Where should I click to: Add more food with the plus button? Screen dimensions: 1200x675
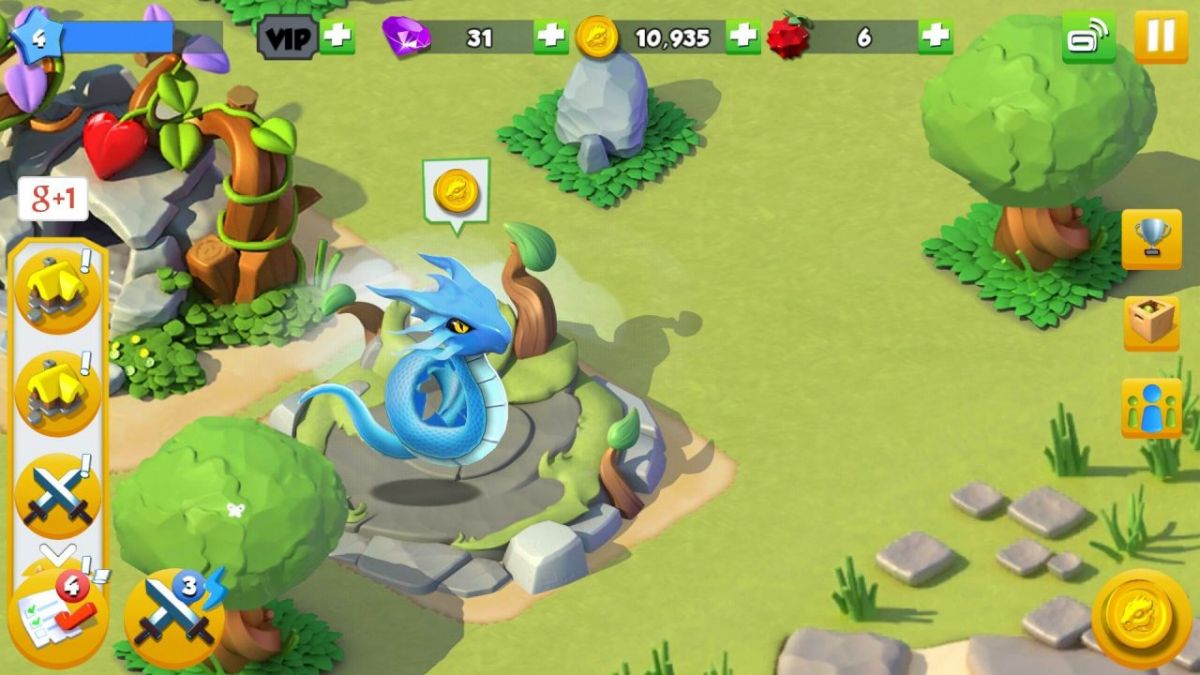935,37
